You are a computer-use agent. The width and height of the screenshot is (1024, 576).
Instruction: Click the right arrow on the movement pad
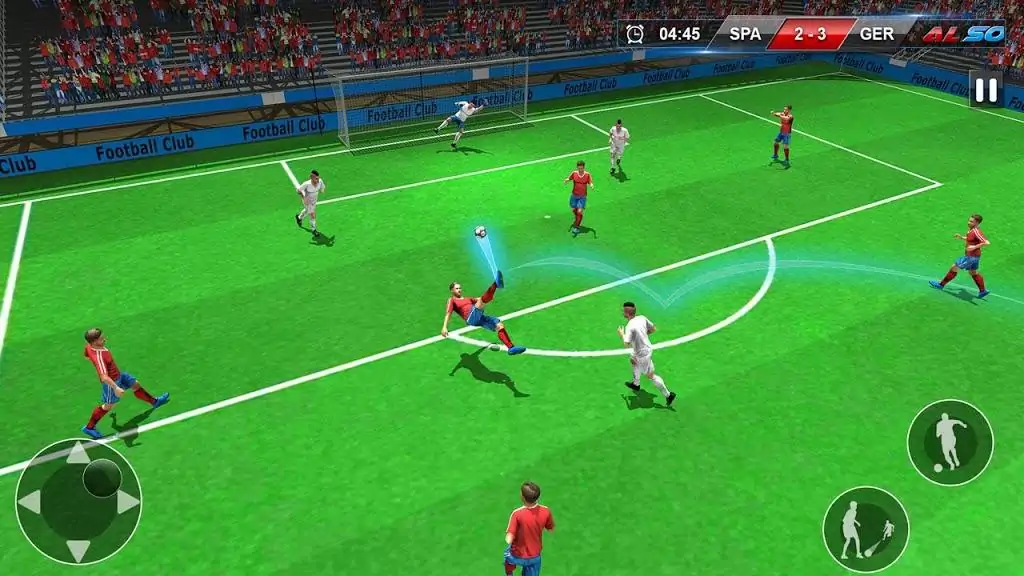[127, 502]
